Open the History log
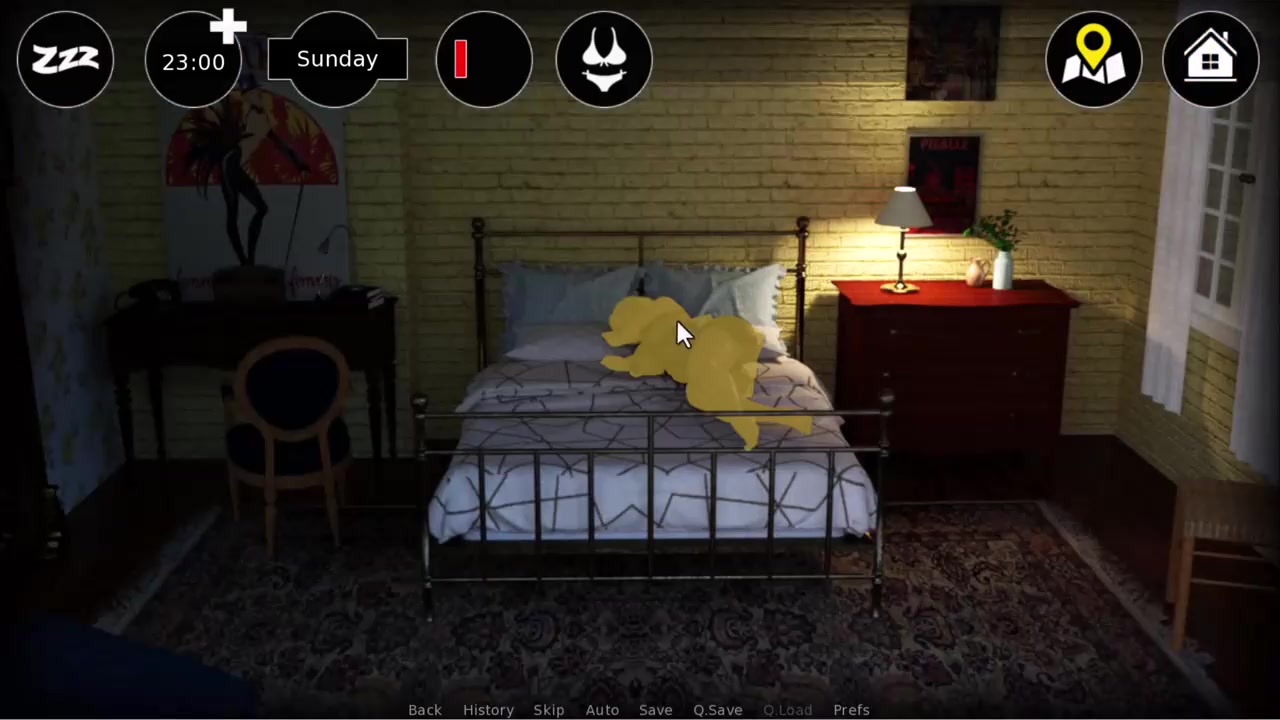The image size is (1280, 720). tap(488, 709)
